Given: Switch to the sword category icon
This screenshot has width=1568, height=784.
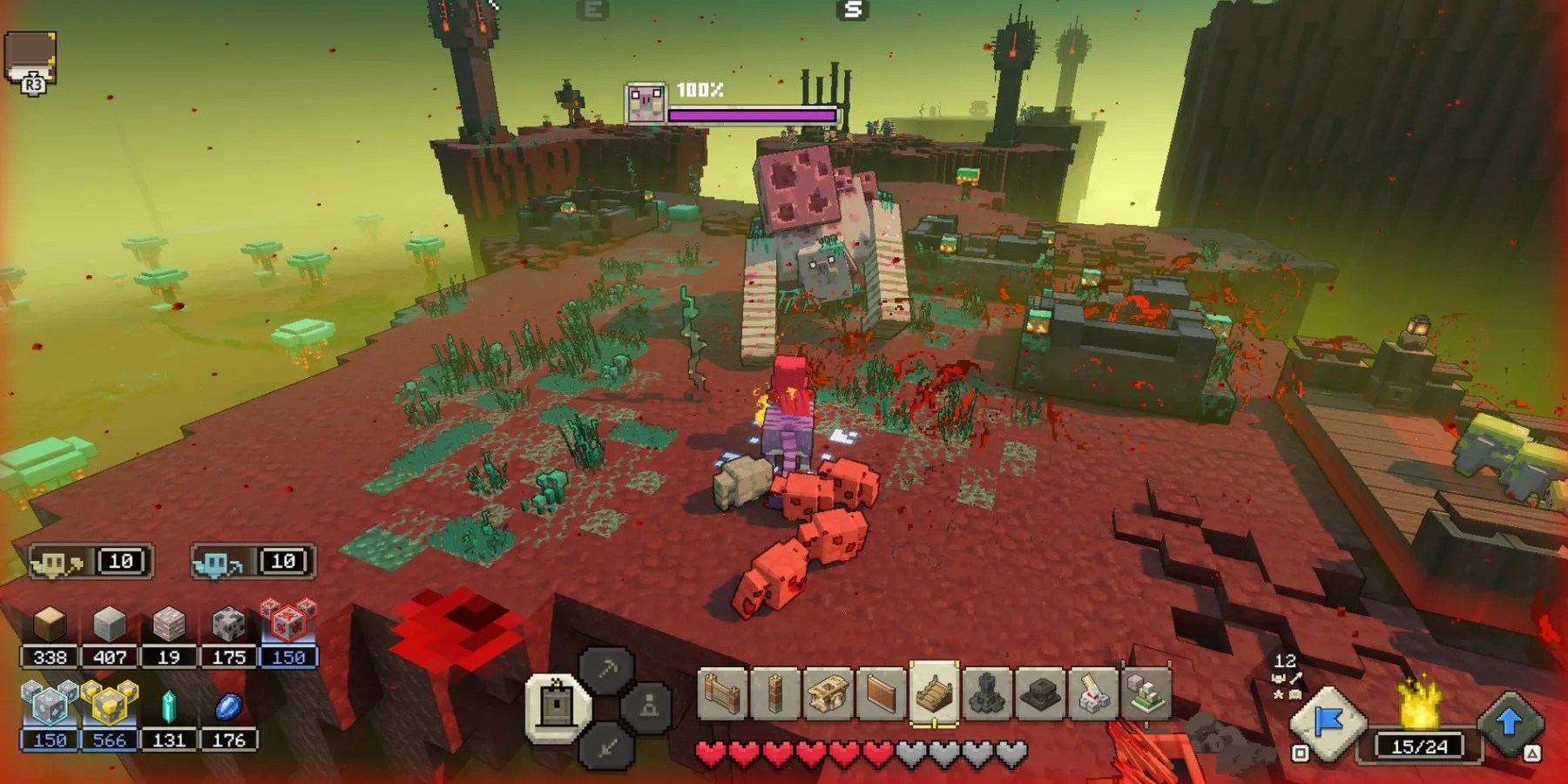Looking at the screenshot, I should pos(607,746).
